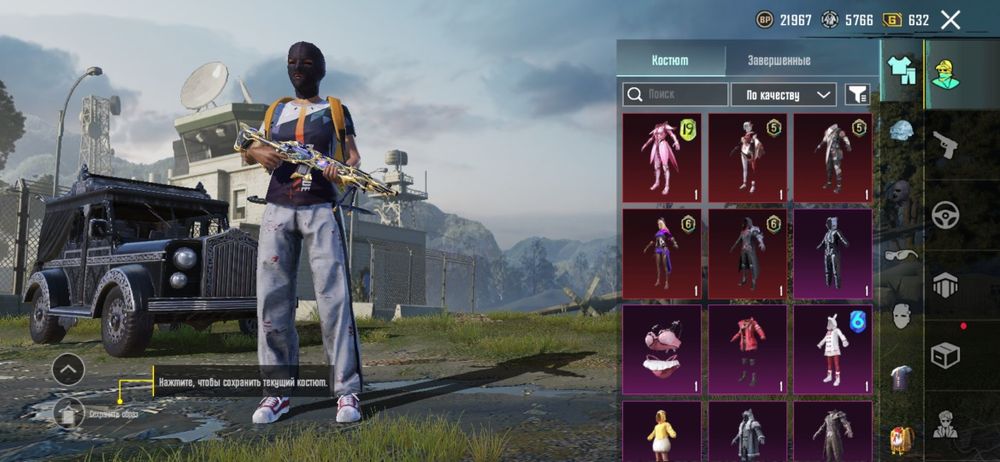The image size is (1000, 462).
Task: Show the sunglasses accessories subcategory
Action: [x=900, y=255]
